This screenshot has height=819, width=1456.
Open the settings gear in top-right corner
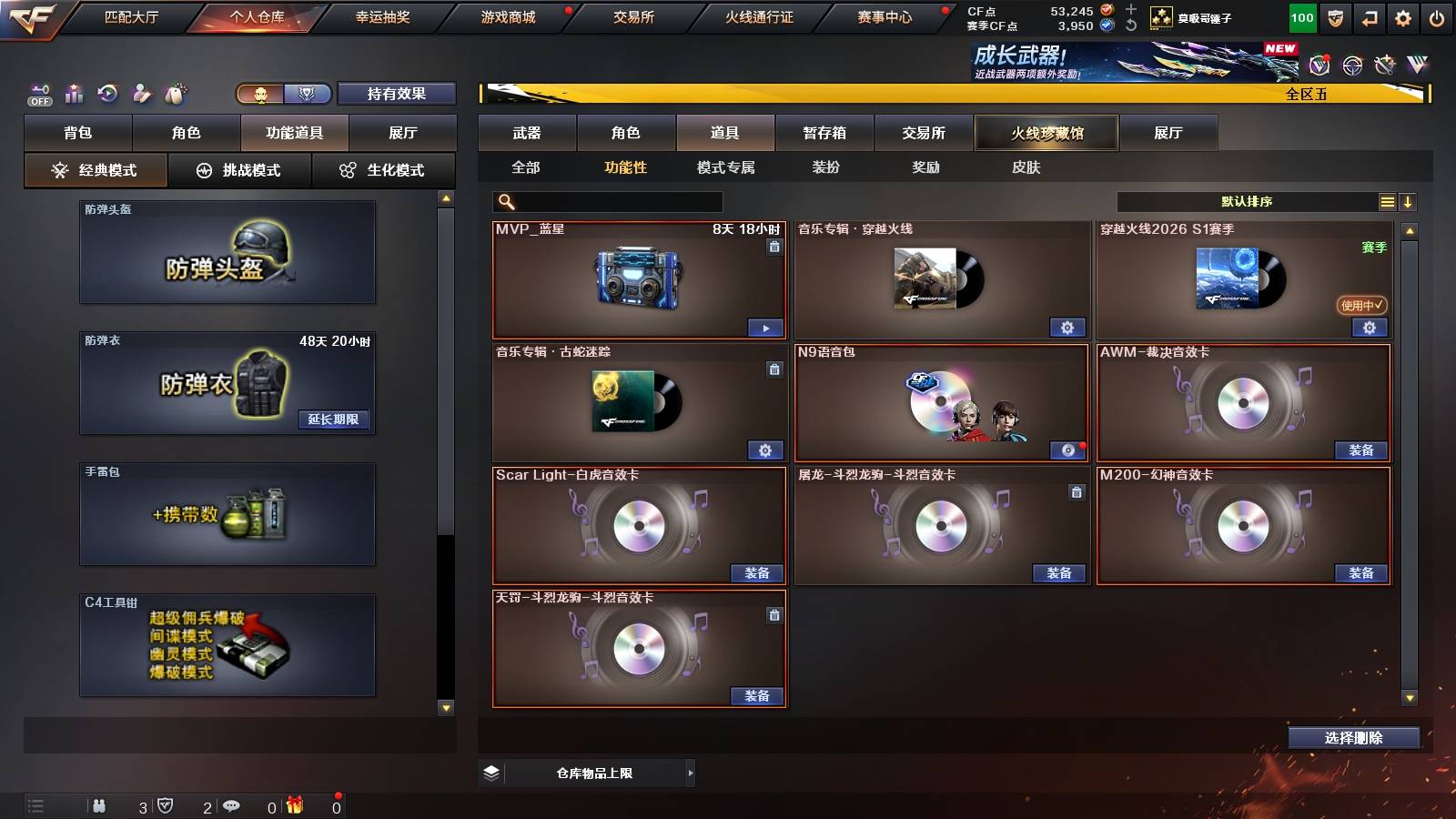(x=1402, y=16)
